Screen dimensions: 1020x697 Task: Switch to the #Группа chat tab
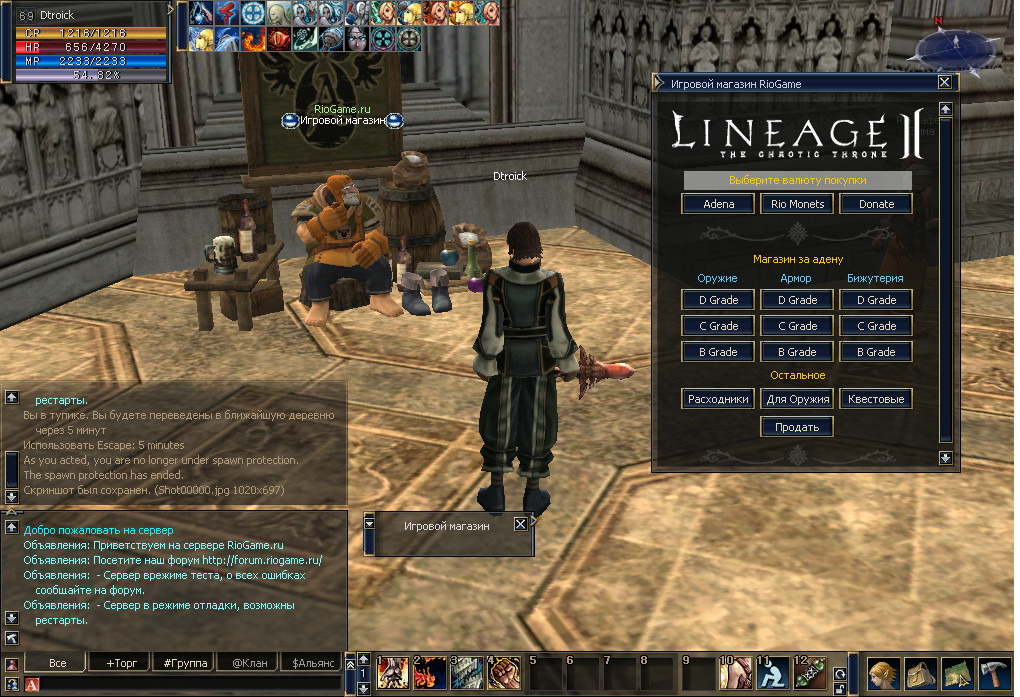185,663
